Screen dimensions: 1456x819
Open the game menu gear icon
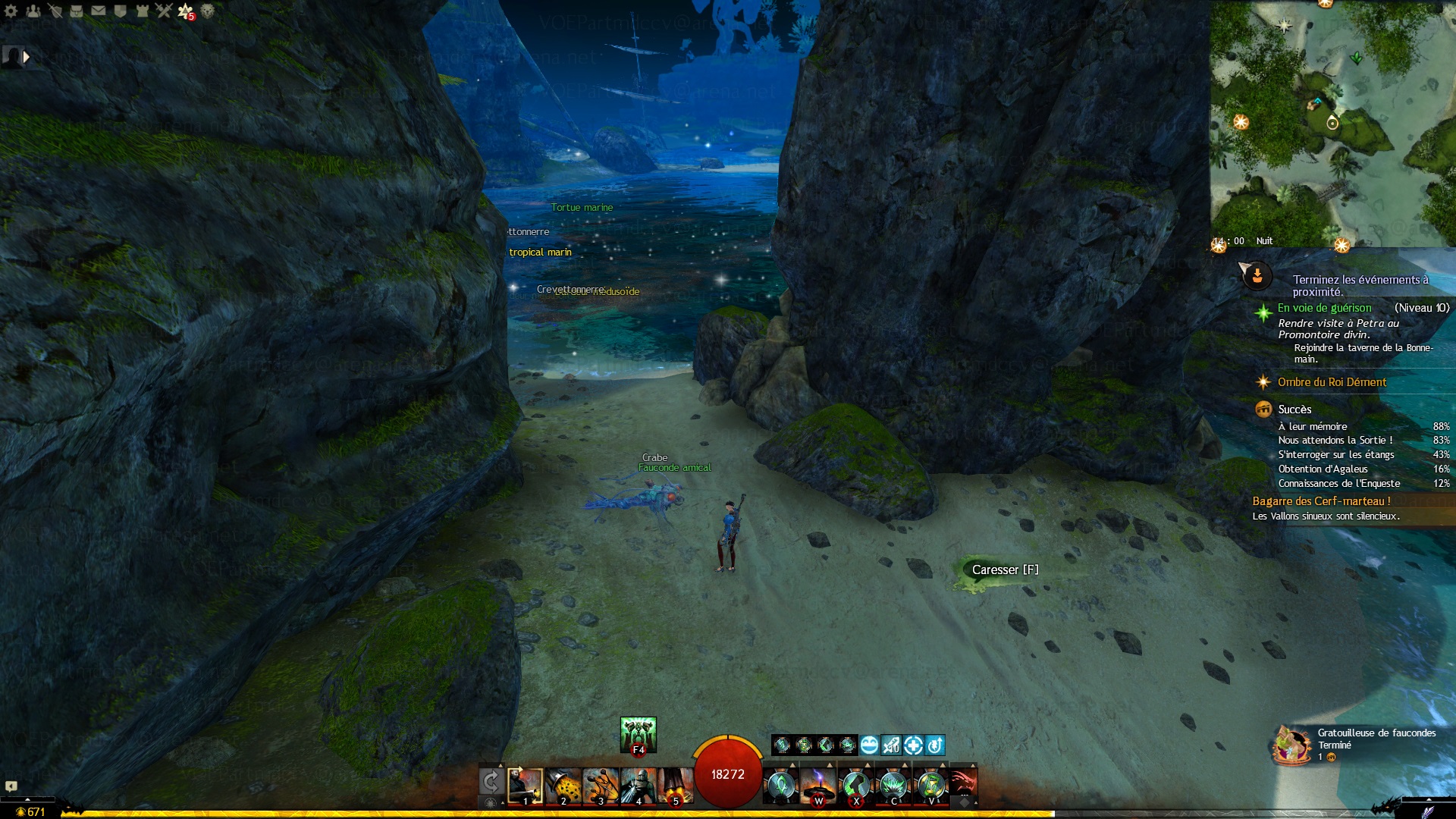11,11
